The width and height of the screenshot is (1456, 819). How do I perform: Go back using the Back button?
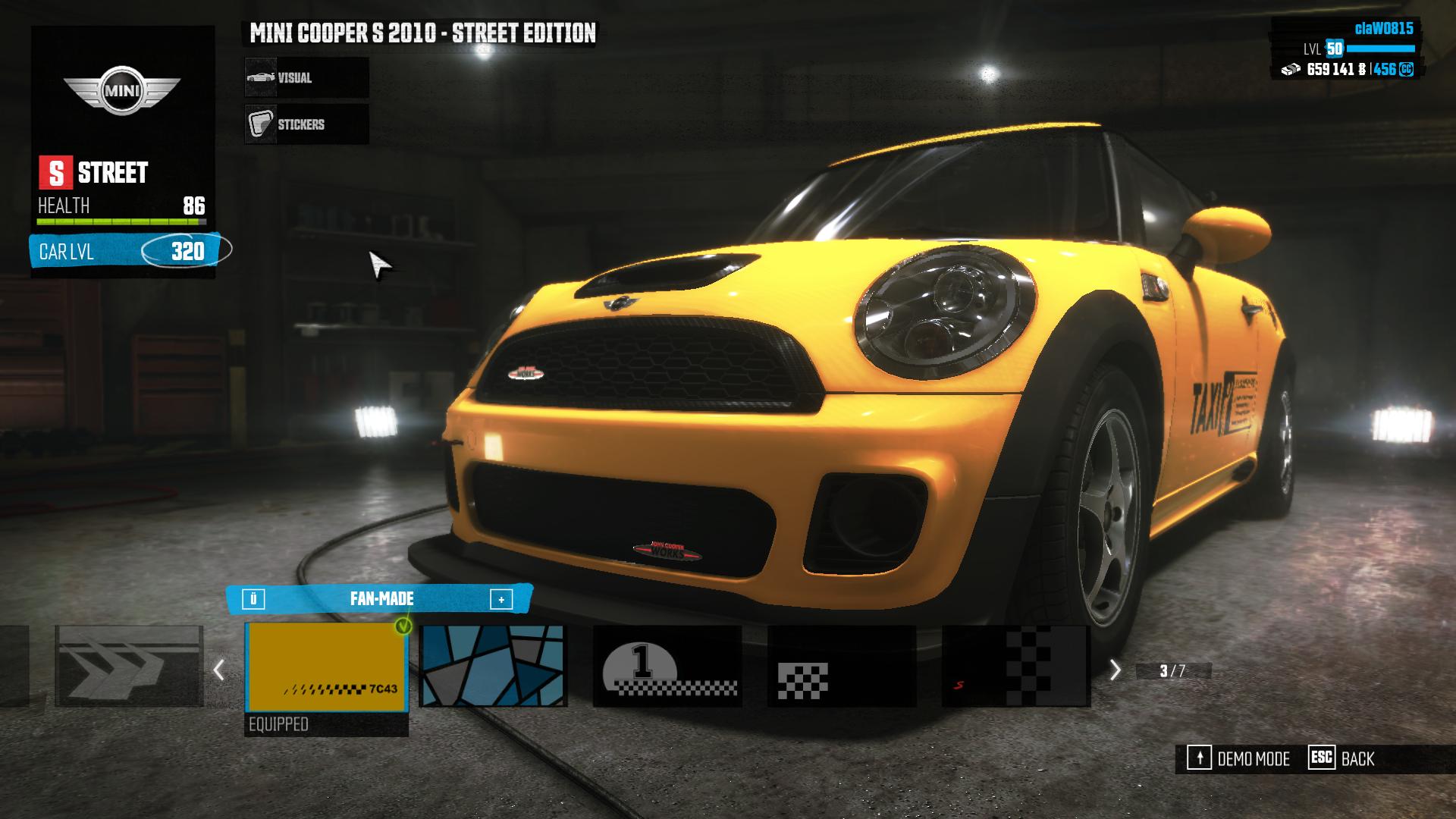pyautogui.click(x=1341, y=759)
